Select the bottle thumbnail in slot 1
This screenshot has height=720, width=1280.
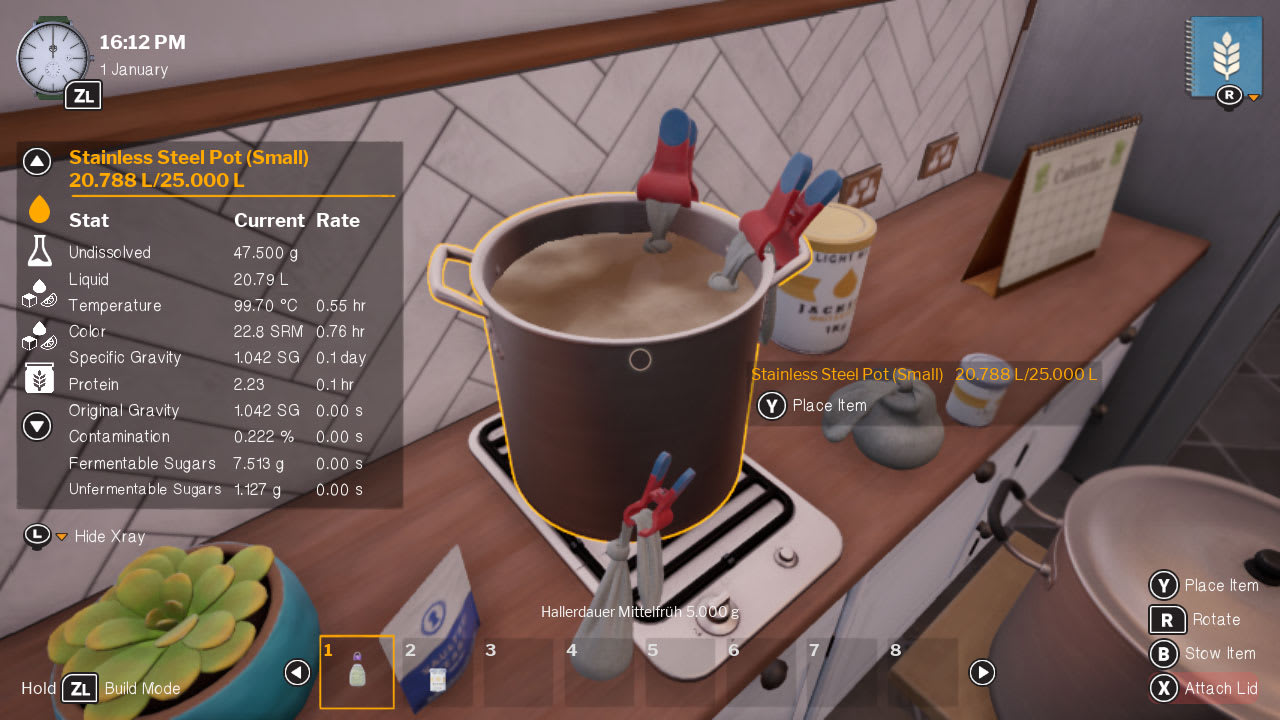357,672
